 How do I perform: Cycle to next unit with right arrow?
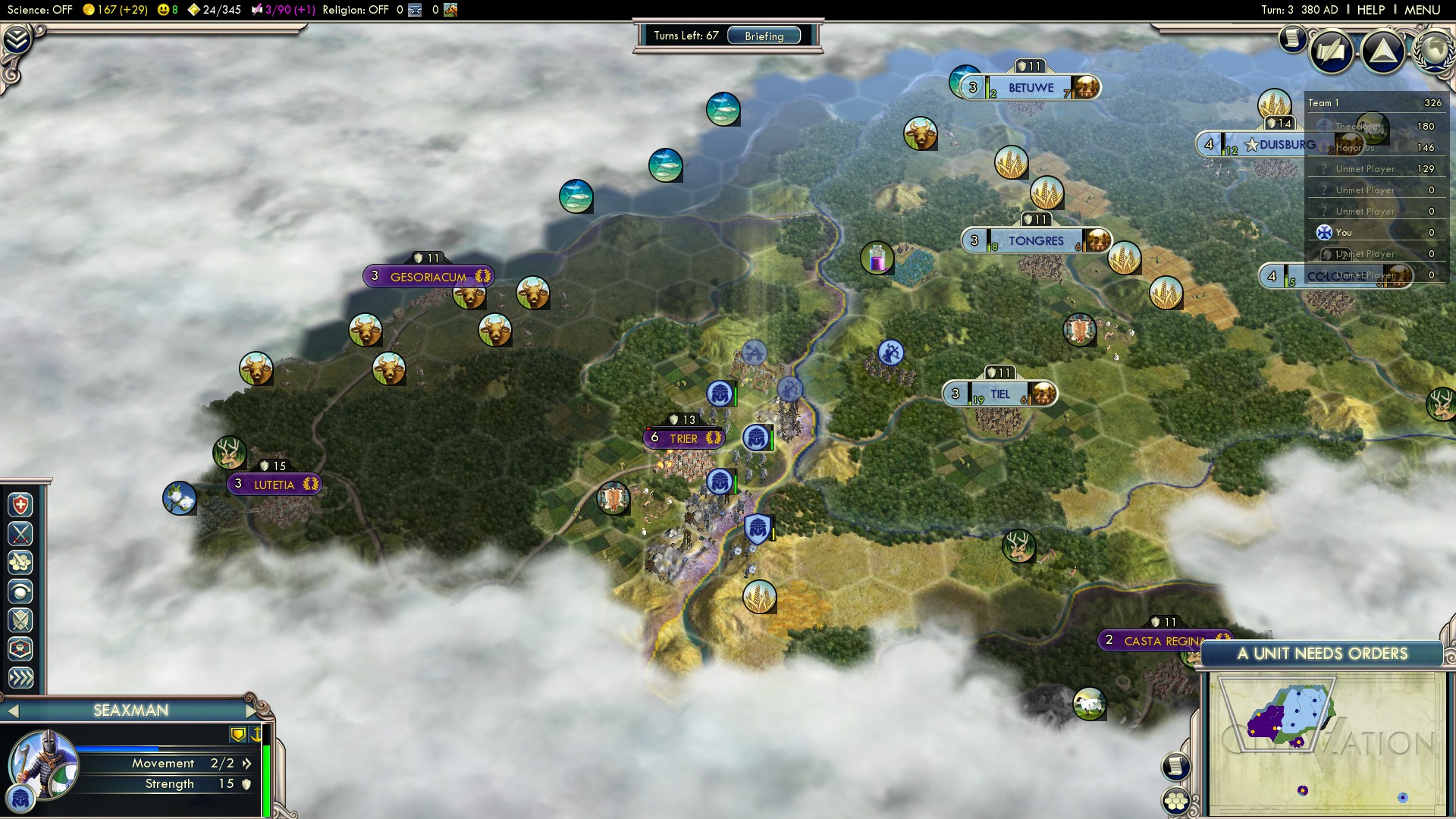(252, 711)
